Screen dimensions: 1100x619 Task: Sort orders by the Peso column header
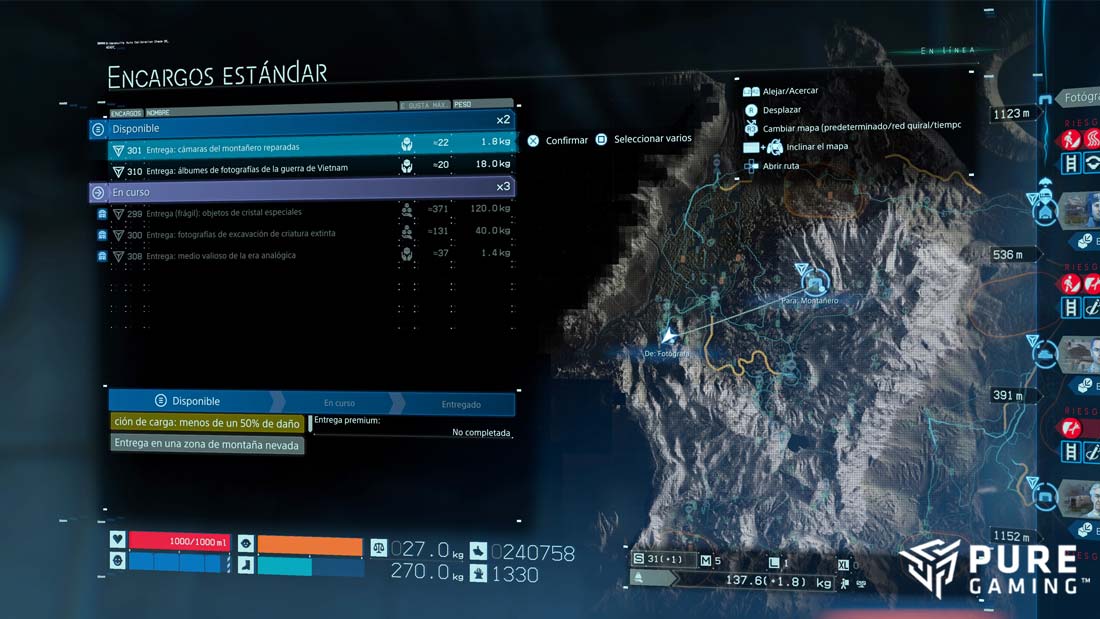482,103
